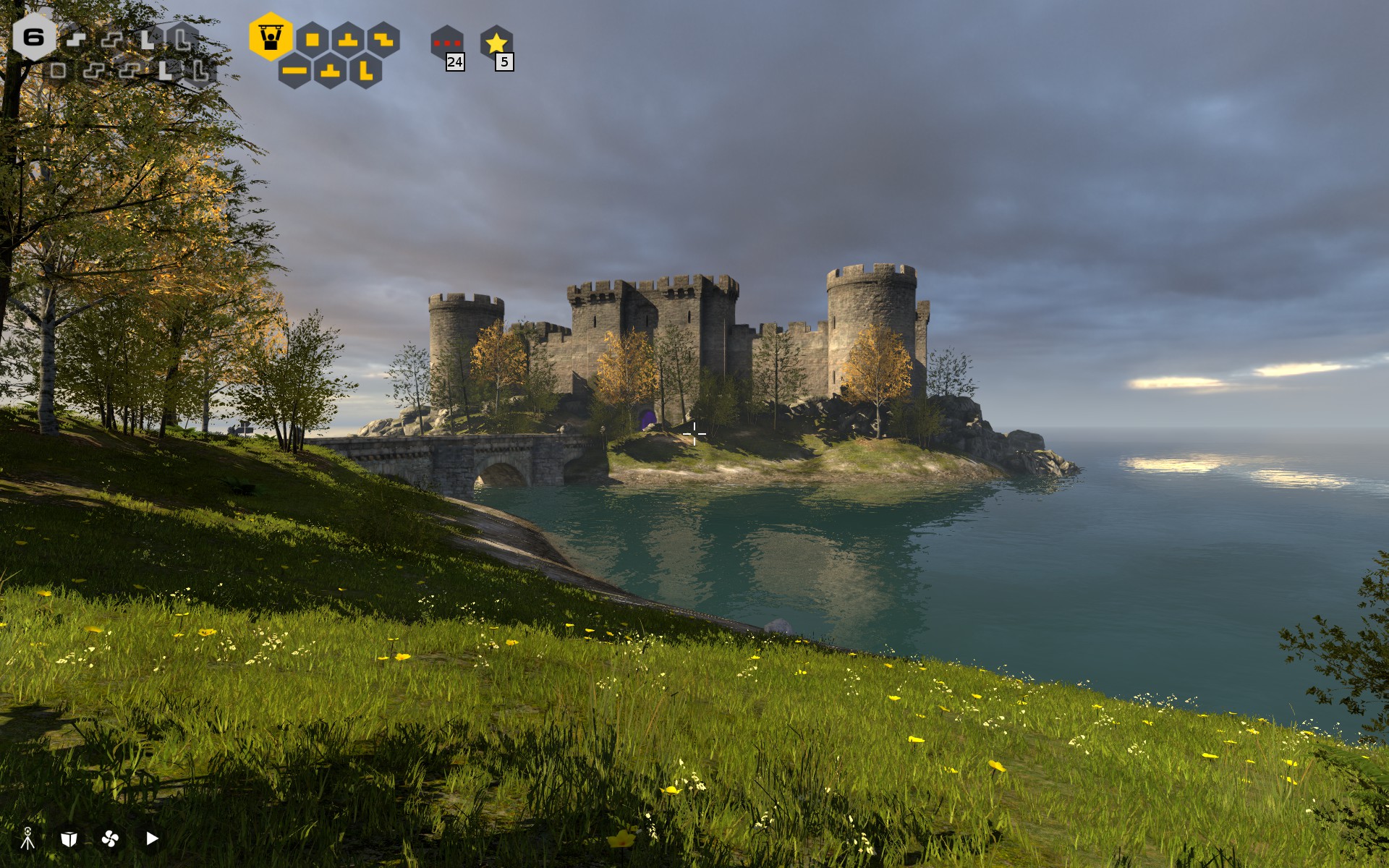1389x868 pixels.
Task: Select the yellow L-shaped sigil hexagon
Action: [365, 71]
